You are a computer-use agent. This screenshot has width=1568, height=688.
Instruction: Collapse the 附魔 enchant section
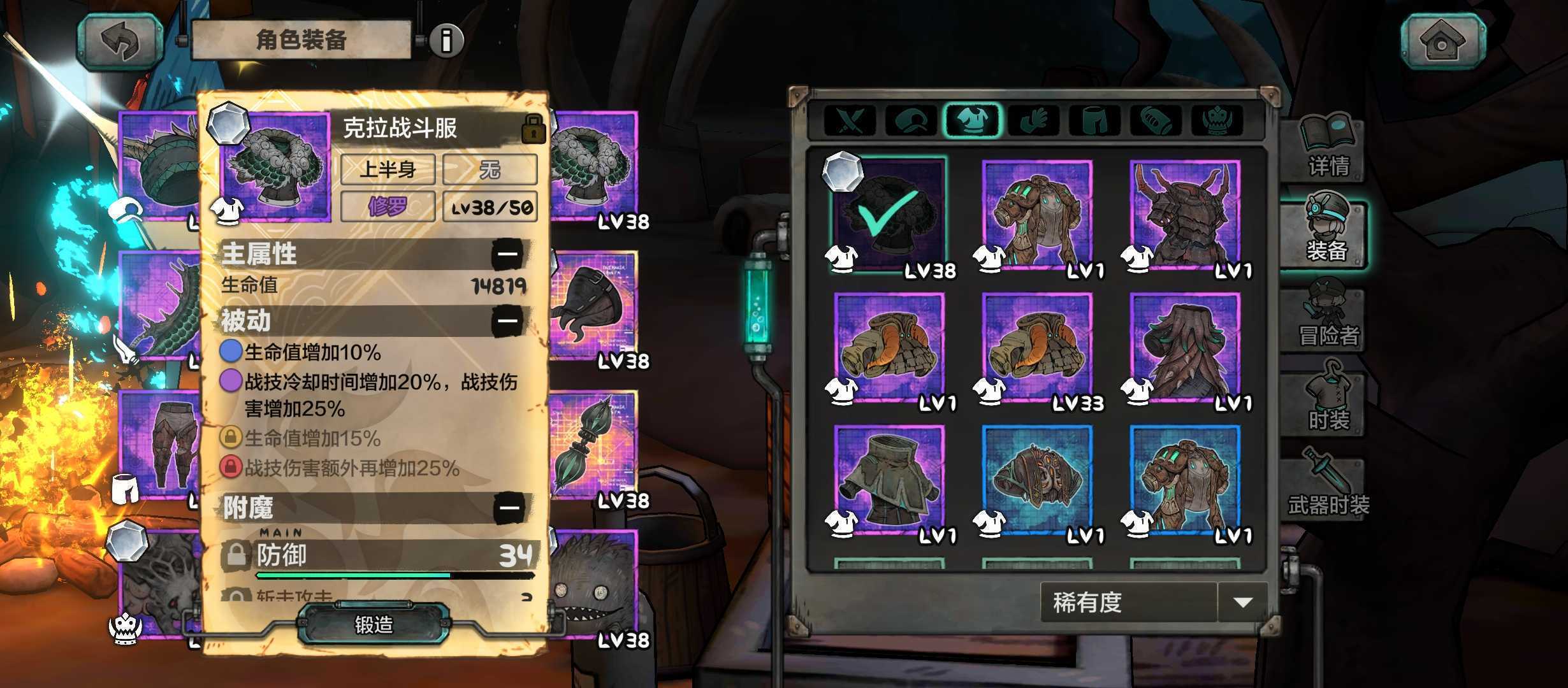(x=509, y=508)
